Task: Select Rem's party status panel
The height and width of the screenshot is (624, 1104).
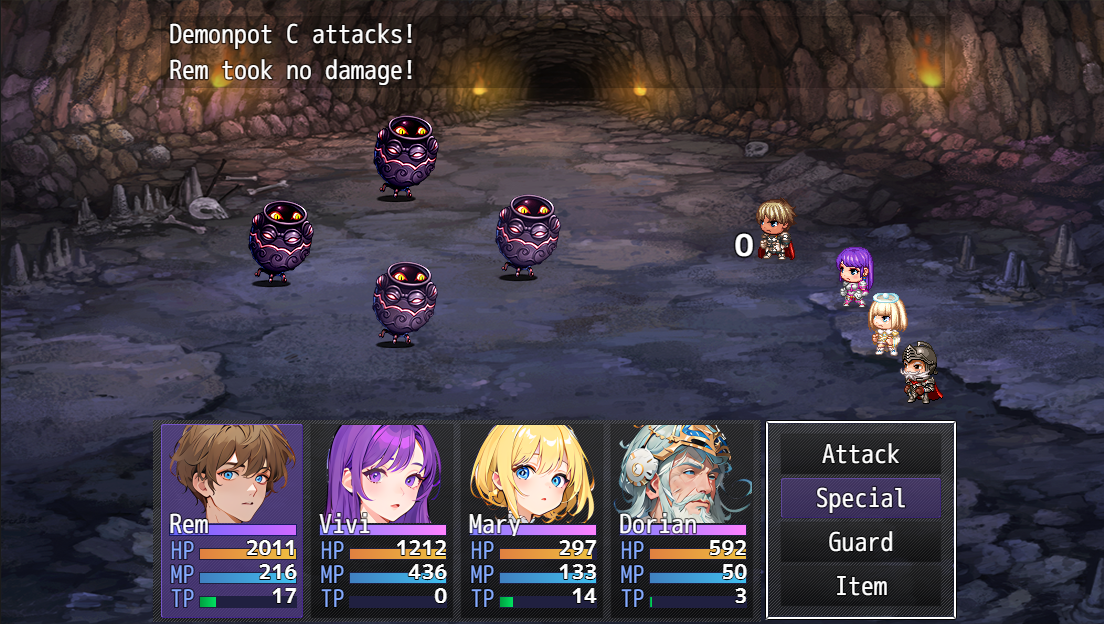Action: (233, 520)
